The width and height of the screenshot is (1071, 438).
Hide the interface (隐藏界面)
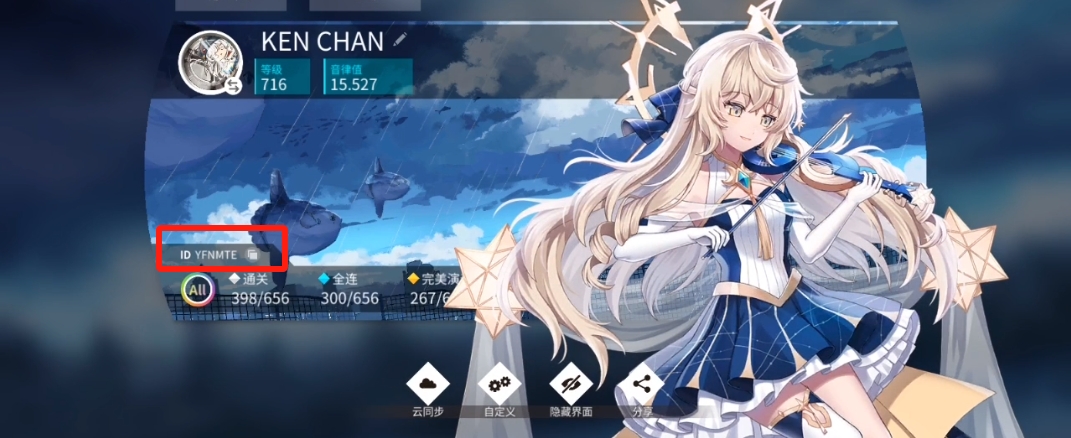coord(571,384)
